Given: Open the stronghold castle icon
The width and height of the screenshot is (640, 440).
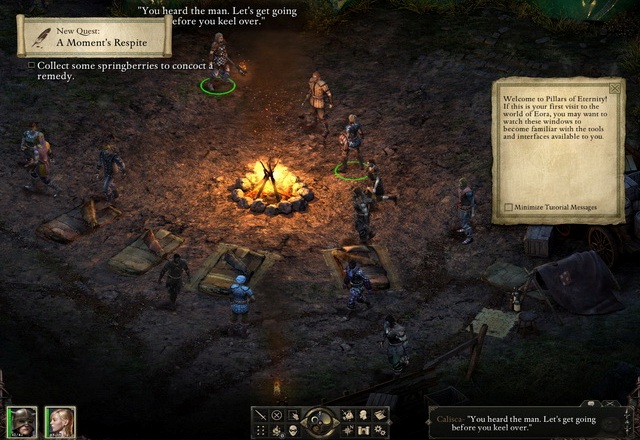Looking at the screenshot, I should [x=362, y=430].
